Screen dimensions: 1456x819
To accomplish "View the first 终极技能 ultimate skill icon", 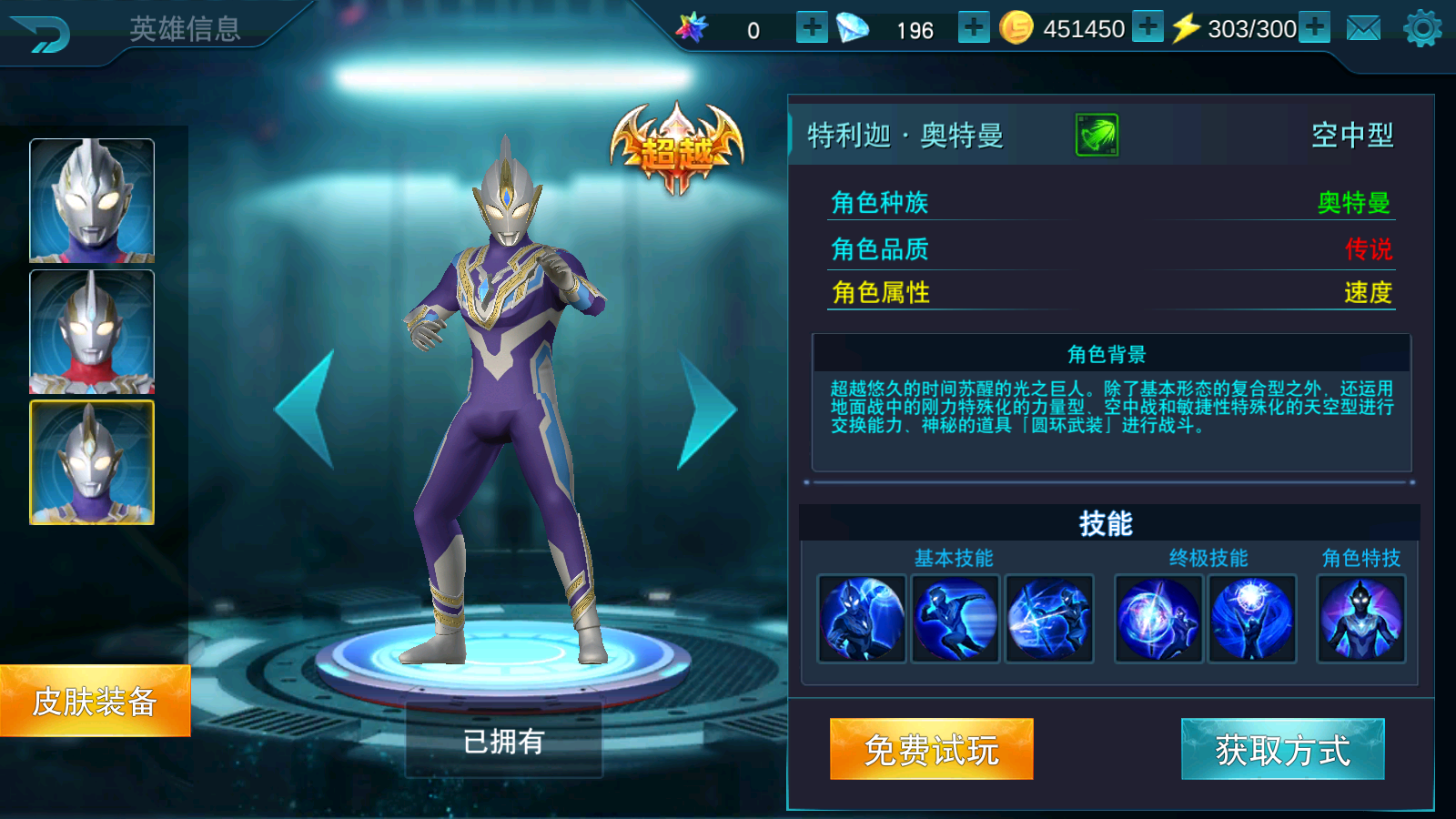I will pos(1158,619).
